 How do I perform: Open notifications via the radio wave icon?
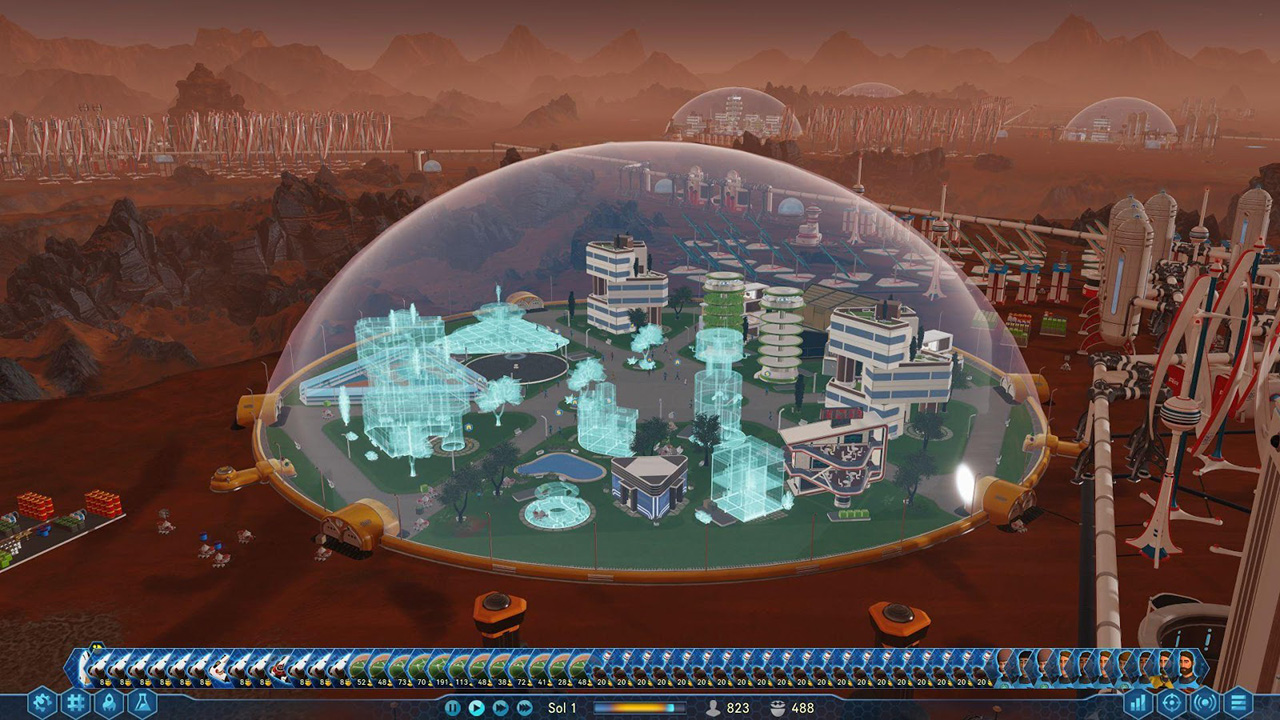point(1205,702)
